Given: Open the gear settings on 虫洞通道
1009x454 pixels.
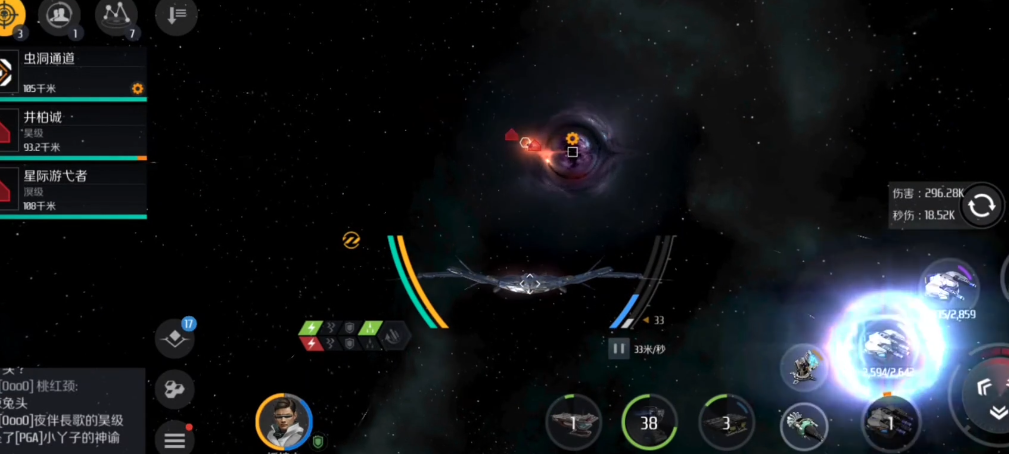Looking at the screenshot, I should [x=137, y=89].
